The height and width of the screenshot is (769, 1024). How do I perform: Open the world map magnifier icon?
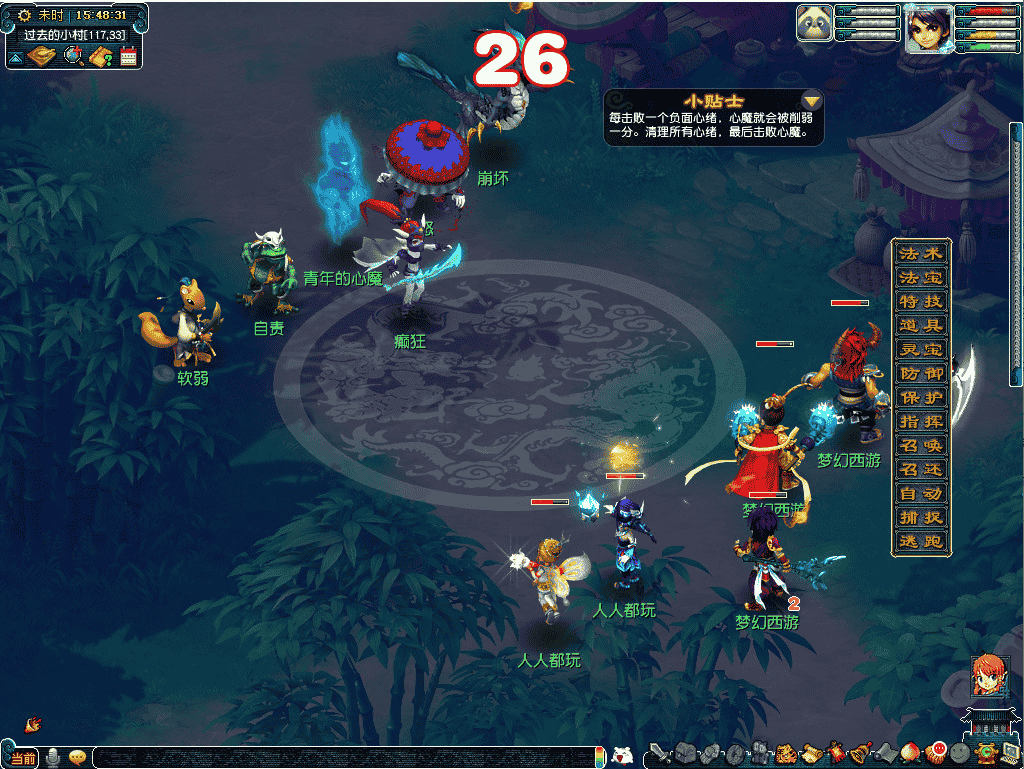point(73,56)
